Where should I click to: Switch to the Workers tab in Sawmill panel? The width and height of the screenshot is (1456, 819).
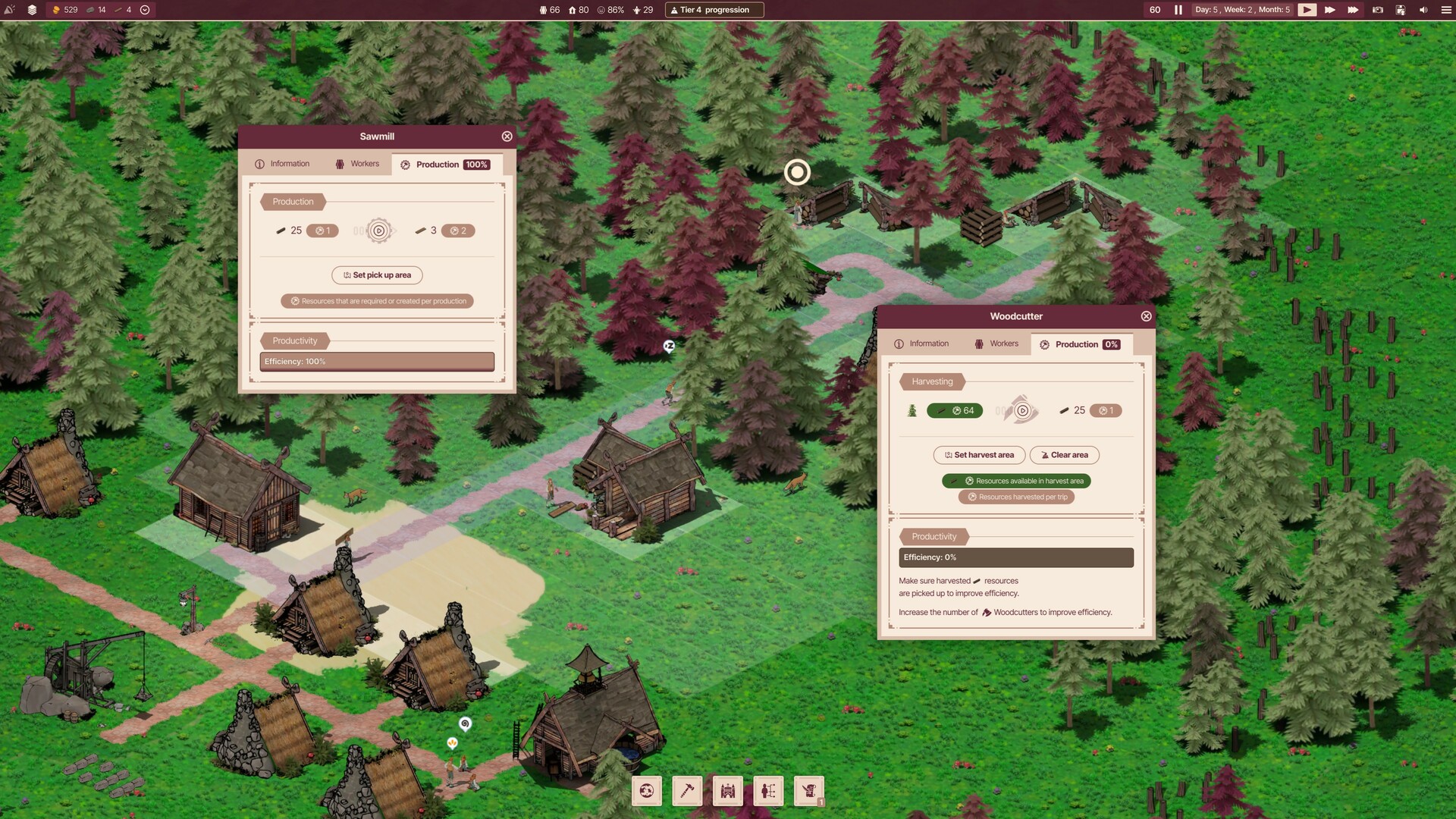(357, 163)
